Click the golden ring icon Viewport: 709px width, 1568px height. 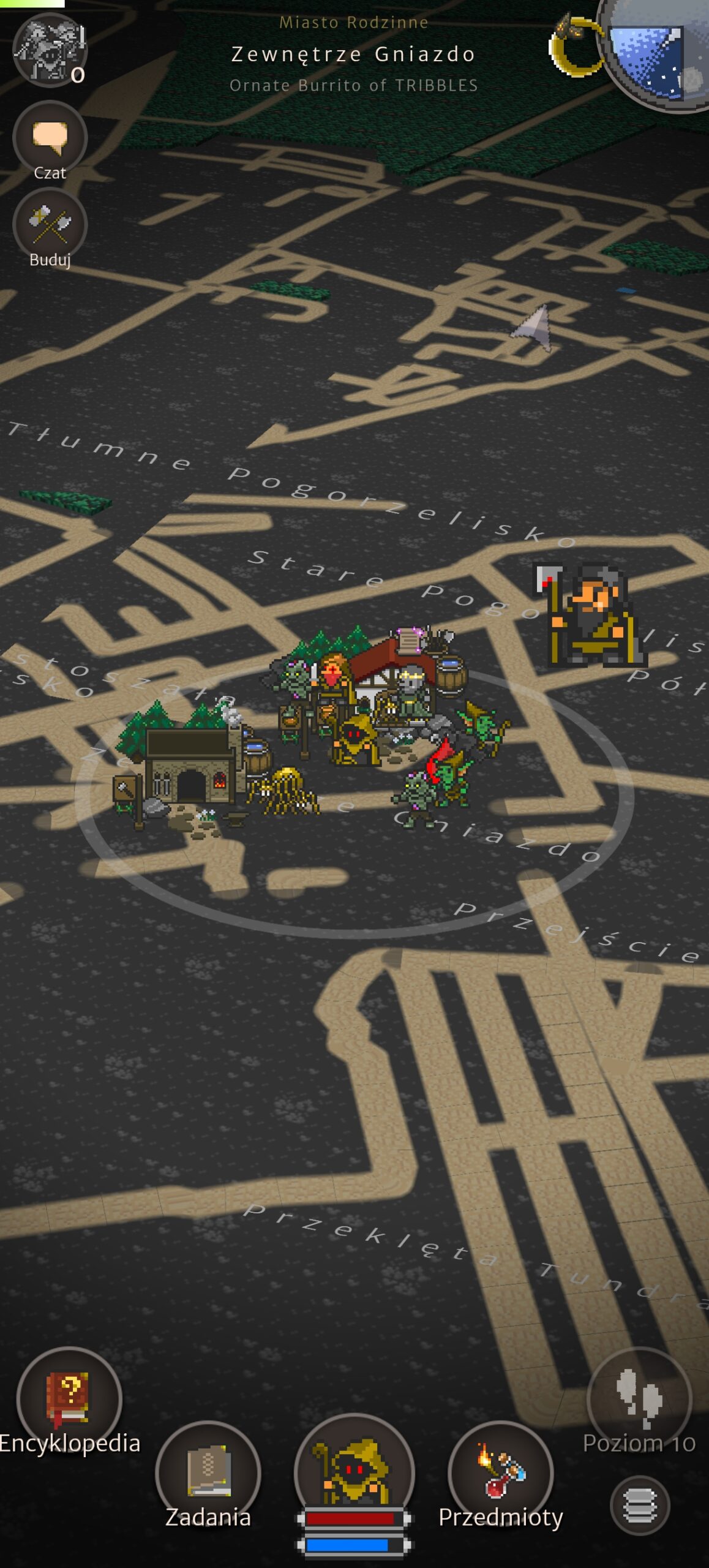[574, 47]
